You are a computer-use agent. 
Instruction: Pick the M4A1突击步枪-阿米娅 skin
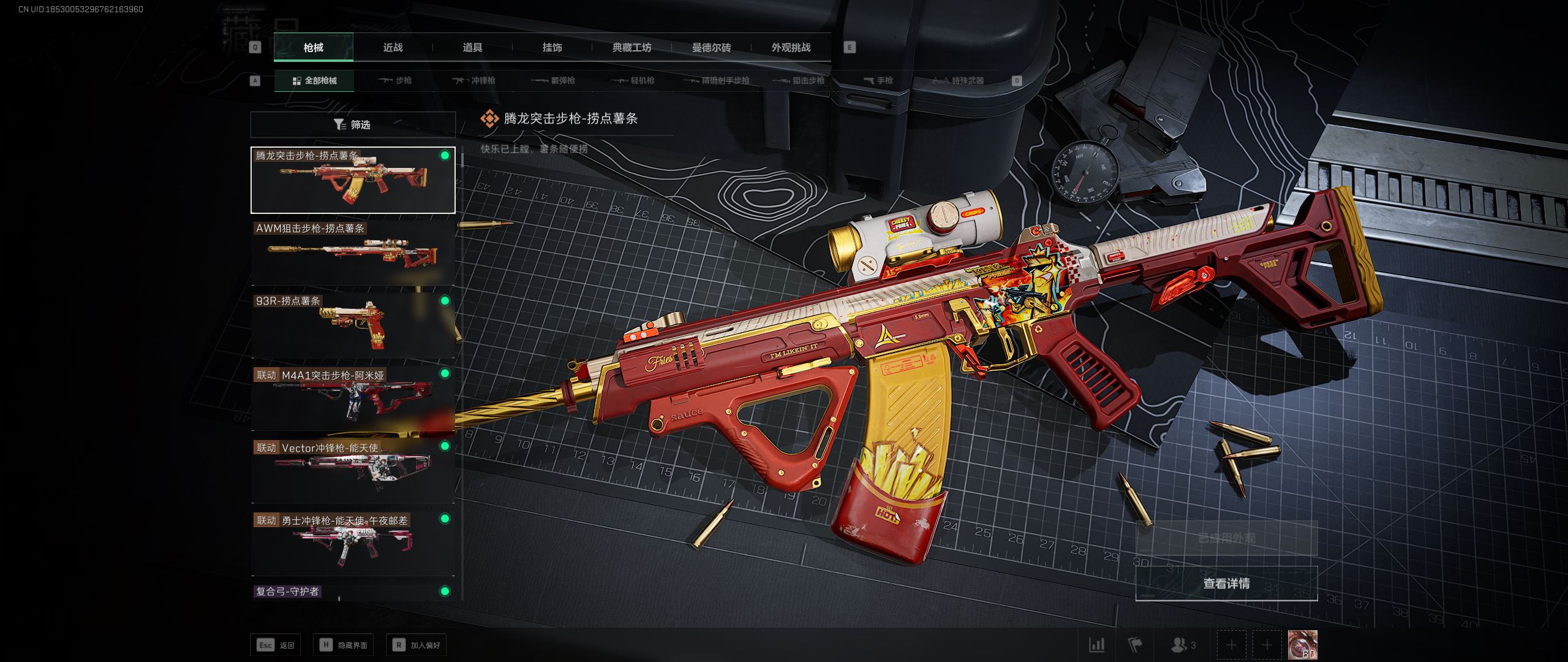pyautogui.click(x=353, y=398)
